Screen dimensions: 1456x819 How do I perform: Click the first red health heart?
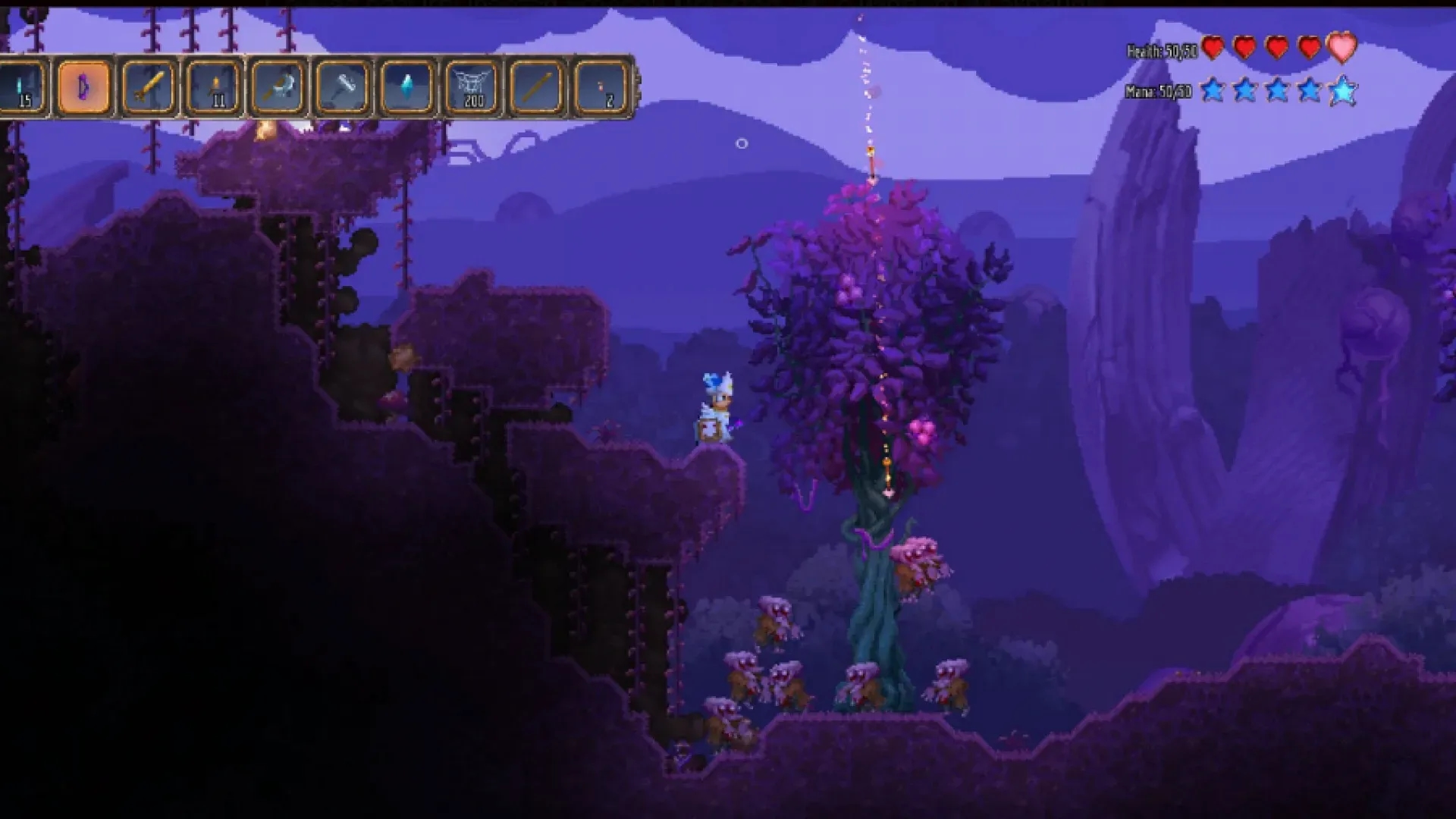pyautogui.click(x=1213, y=47)
